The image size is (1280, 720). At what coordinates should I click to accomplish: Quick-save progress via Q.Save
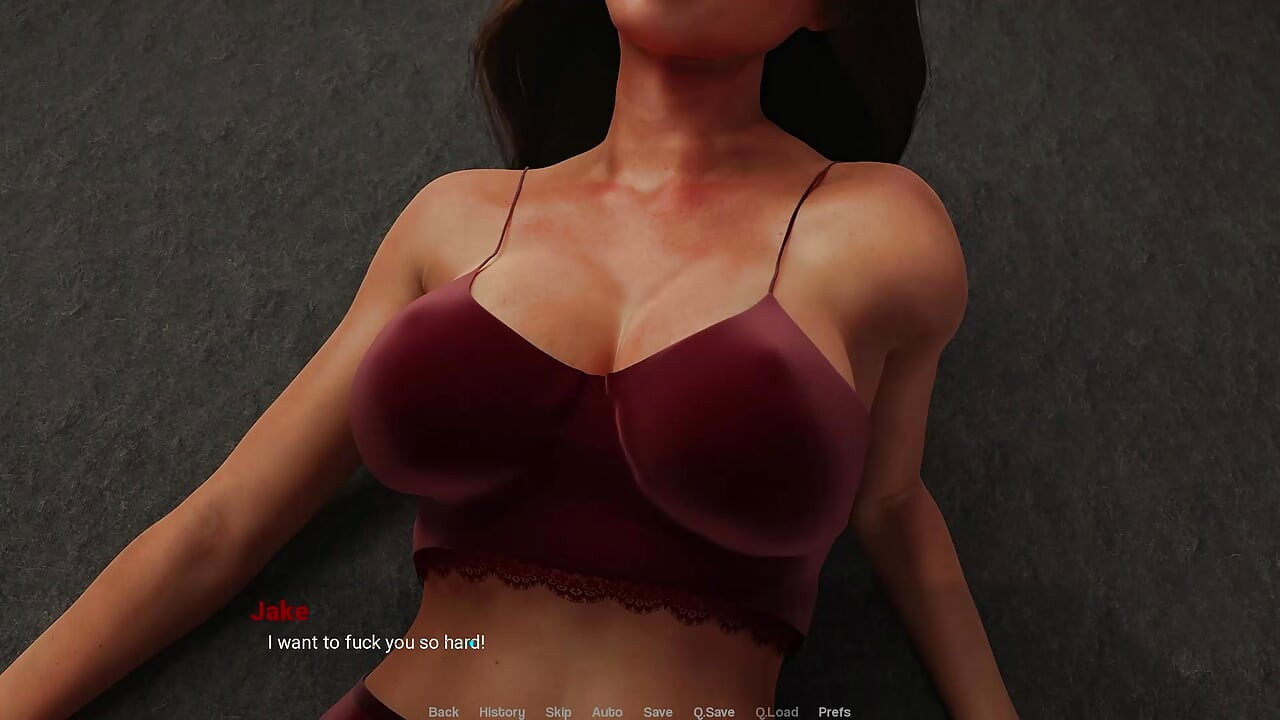click(x=712, y=711)
